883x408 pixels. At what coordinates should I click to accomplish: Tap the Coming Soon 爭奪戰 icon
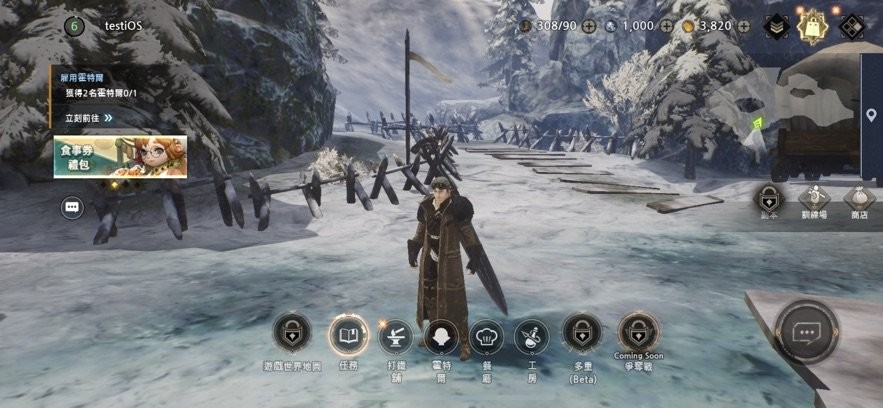(x=637, y=333)
